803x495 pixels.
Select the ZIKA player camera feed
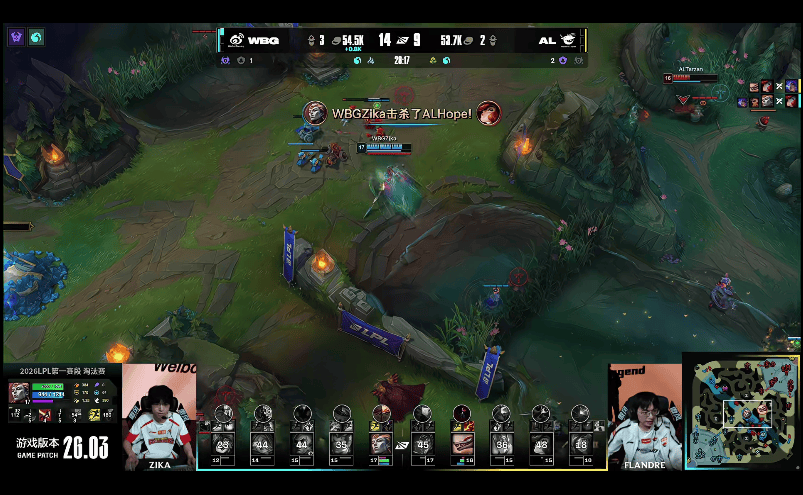click(x=160, y=414)
